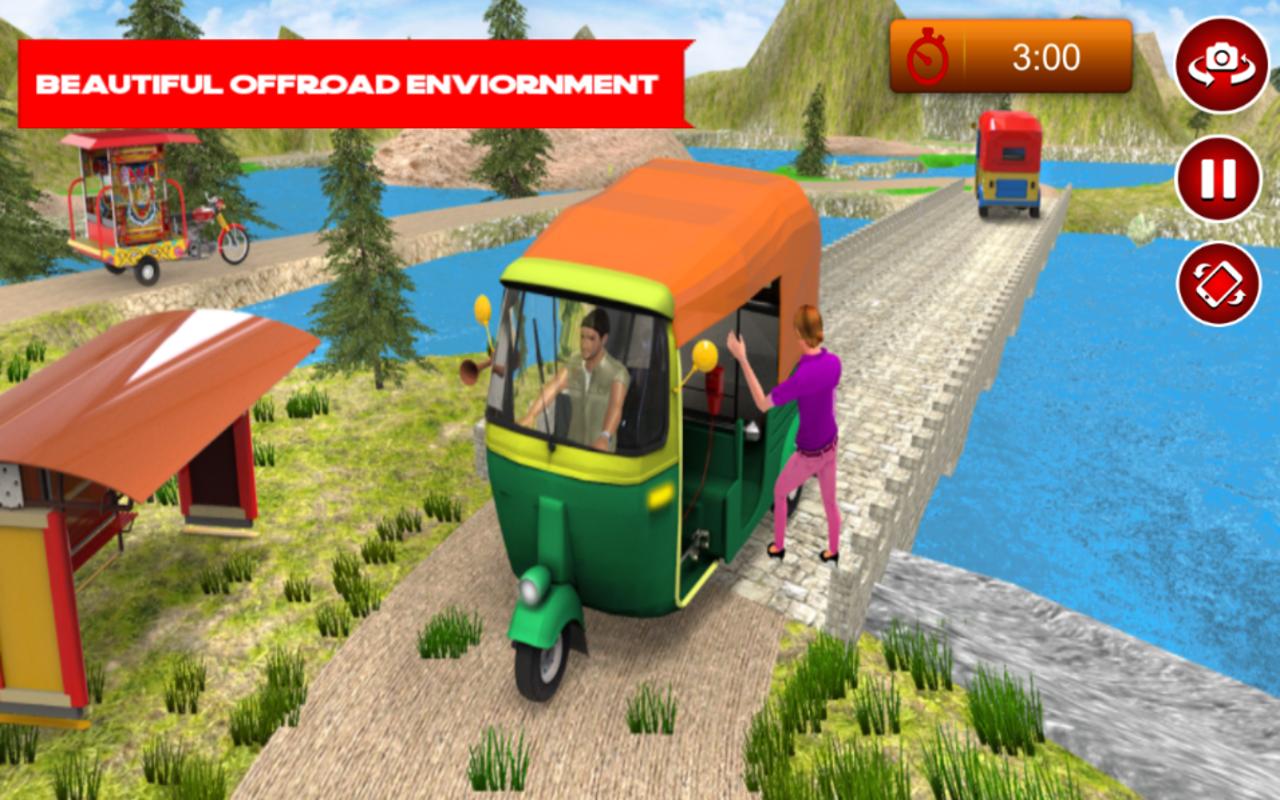Toggle camera mode with the rotate camera button
This screenshot has height=800, width=1280.
1215,63
